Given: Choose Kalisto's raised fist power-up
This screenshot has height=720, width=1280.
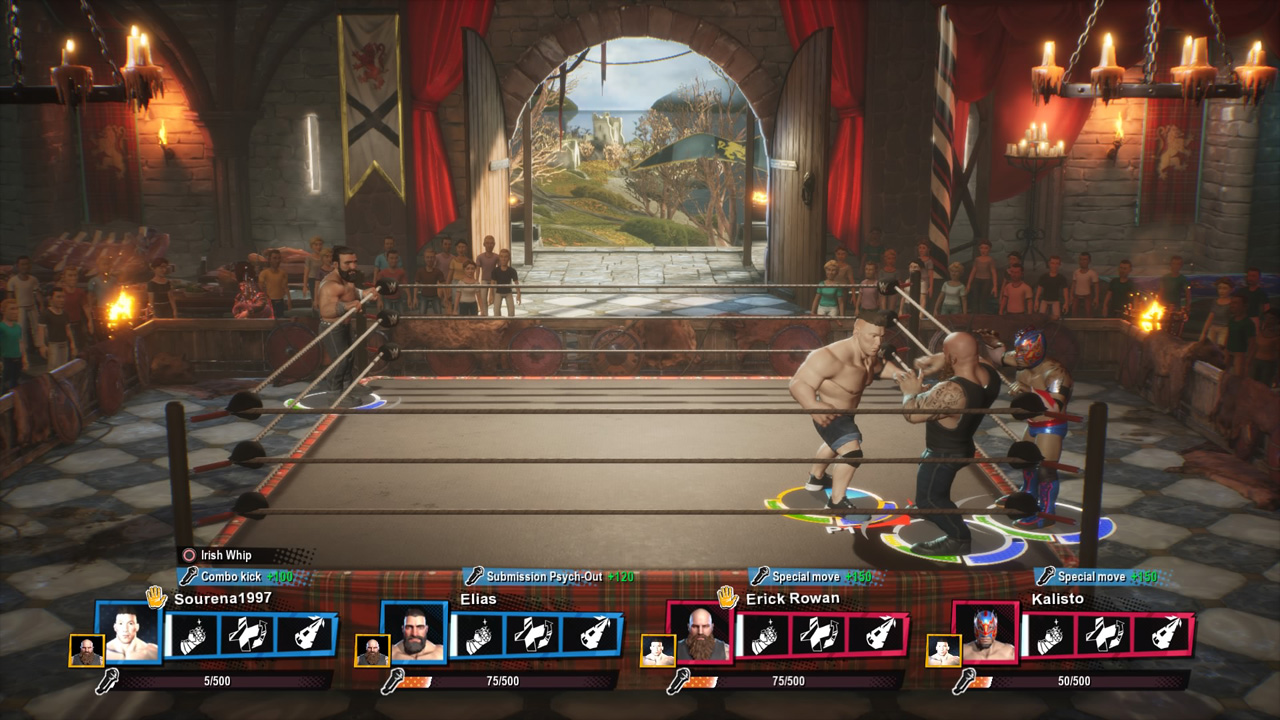Looking at the screenshot, I should tap(1050, 635).
